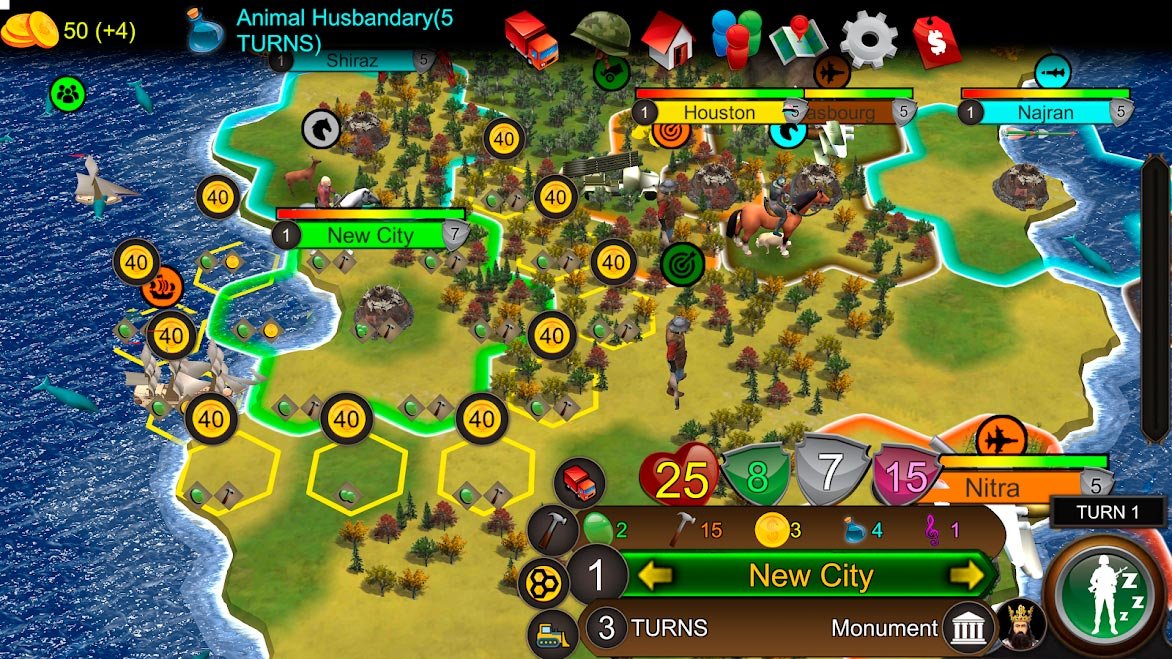Select the New City banner on map

tap(370, 236)
